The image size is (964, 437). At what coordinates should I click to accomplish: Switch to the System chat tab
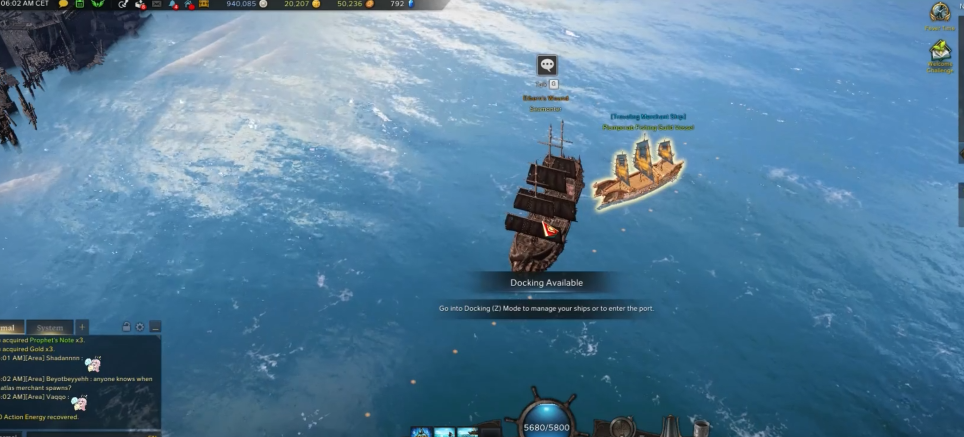tap(48, 327)
